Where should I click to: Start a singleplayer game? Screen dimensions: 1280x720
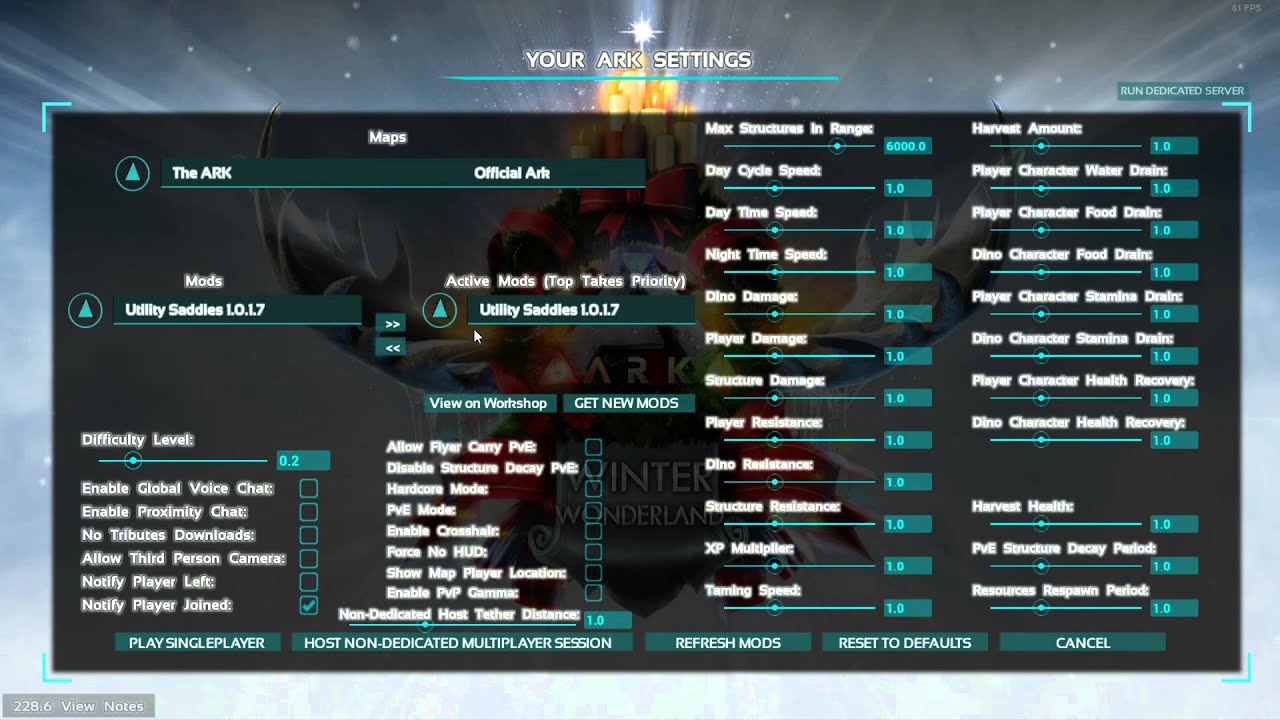pos(197,643)
